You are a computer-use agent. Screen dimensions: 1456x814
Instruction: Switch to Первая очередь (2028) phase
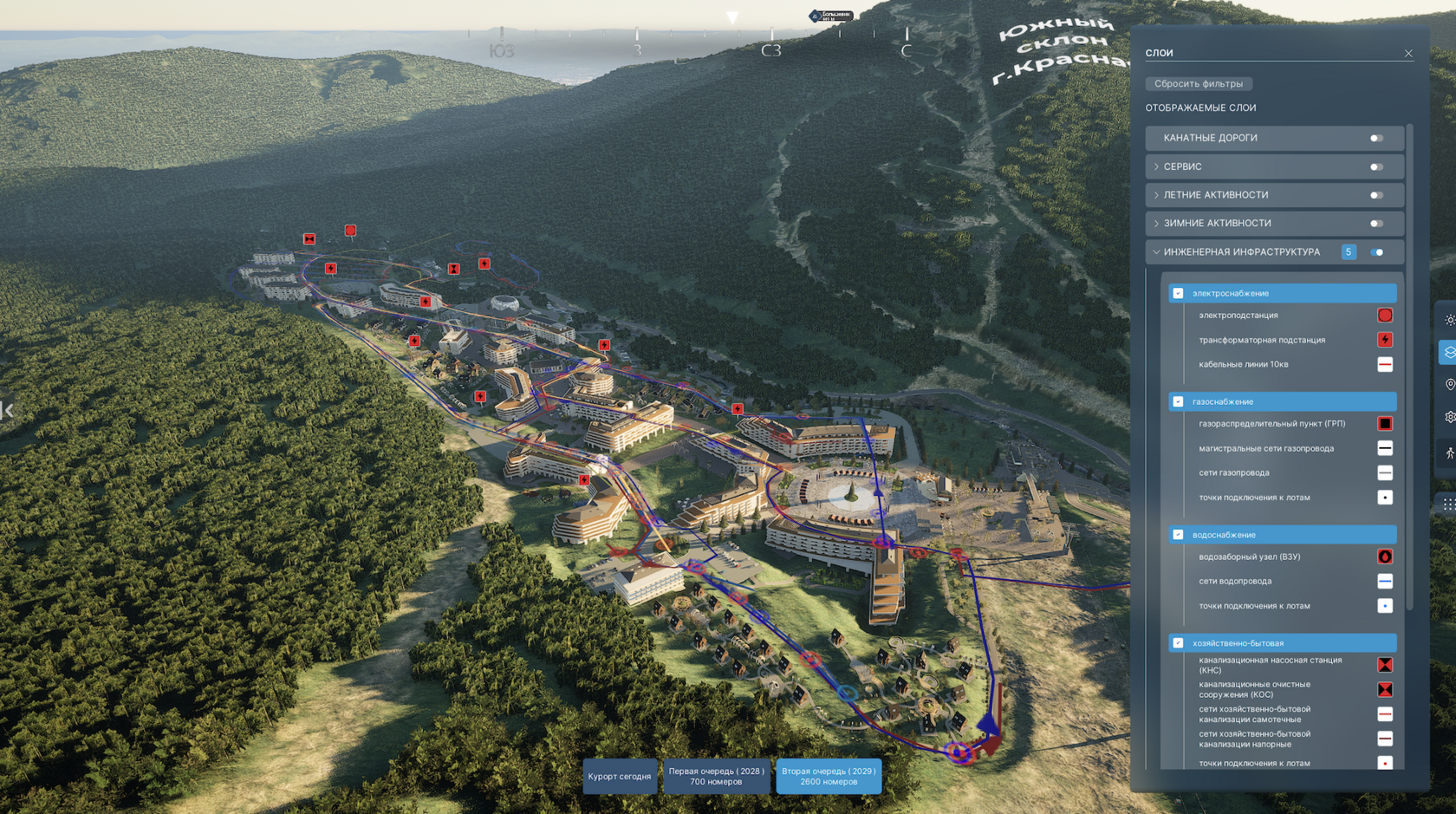(x=716, y=777)
